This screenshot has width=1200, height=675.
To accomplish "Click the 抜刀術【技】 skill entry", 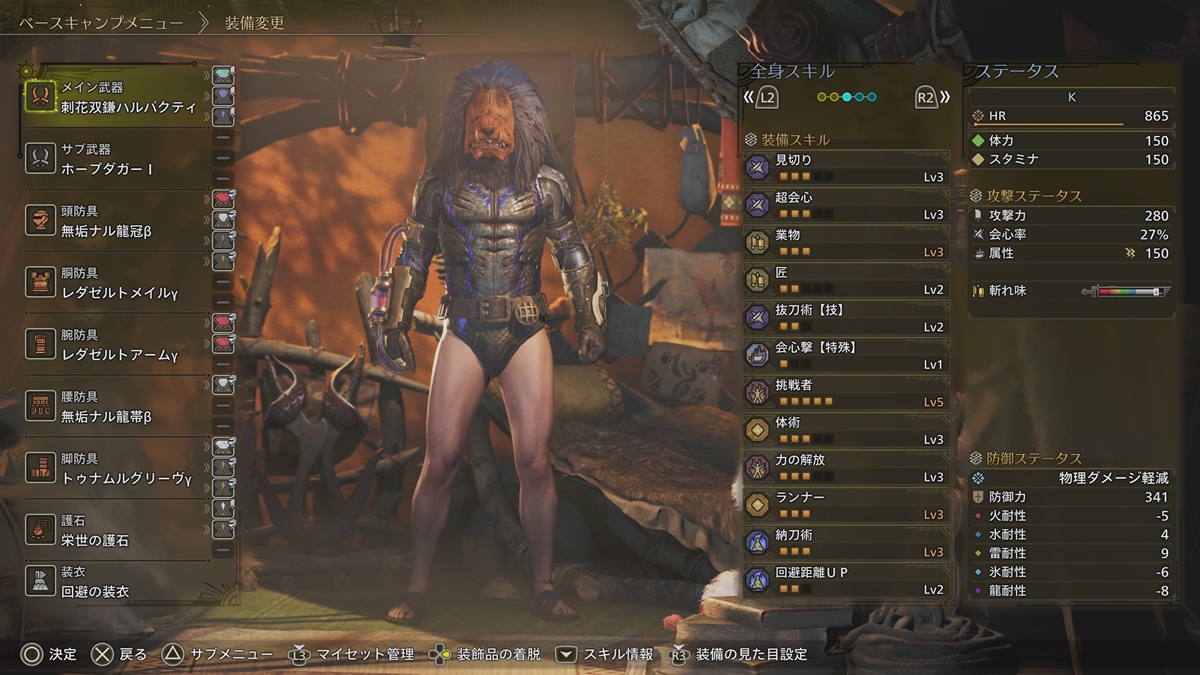I will [x=846, y=317].
